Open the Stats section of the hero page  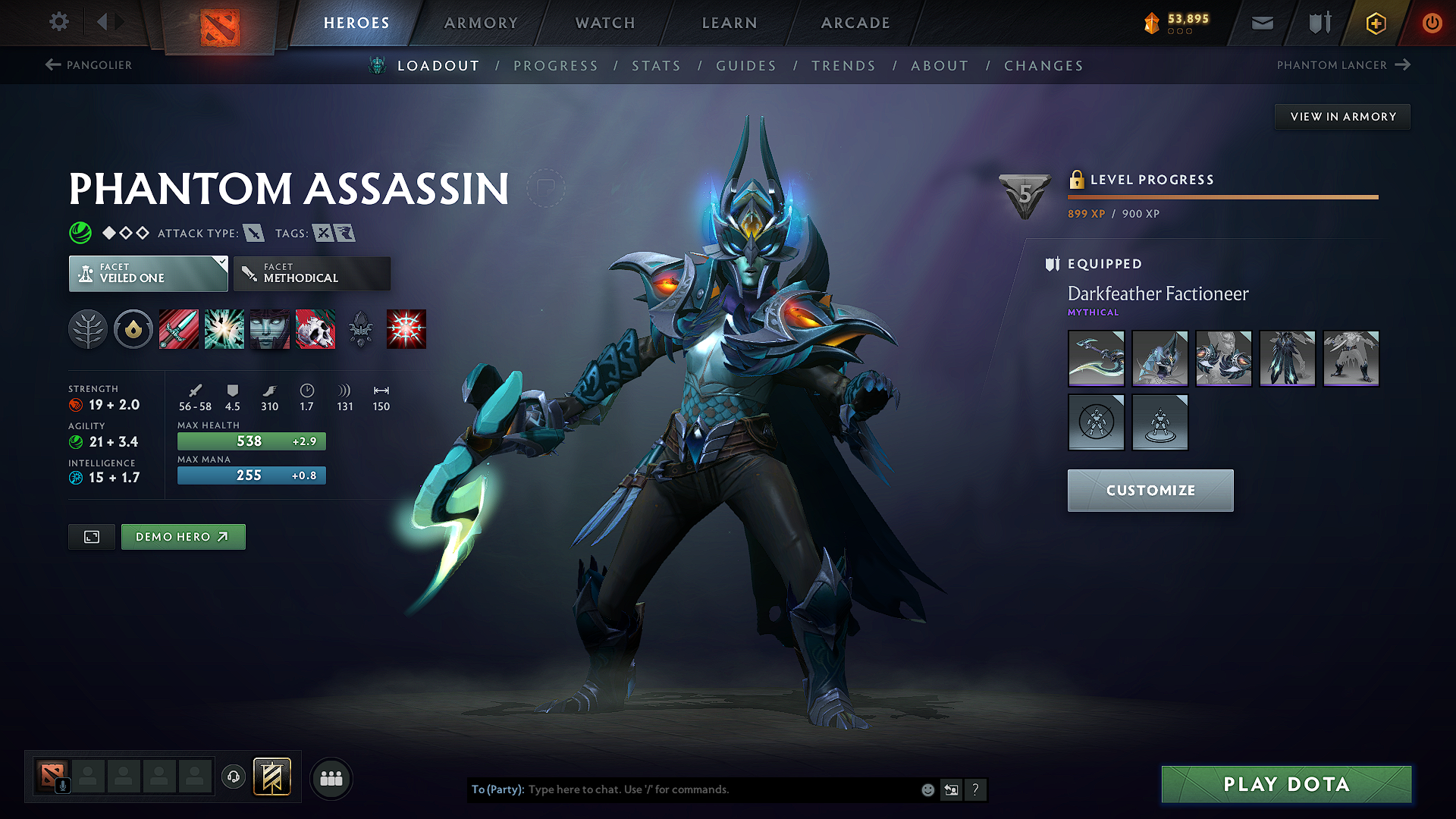pyautogui.click(x=656, y=66)
